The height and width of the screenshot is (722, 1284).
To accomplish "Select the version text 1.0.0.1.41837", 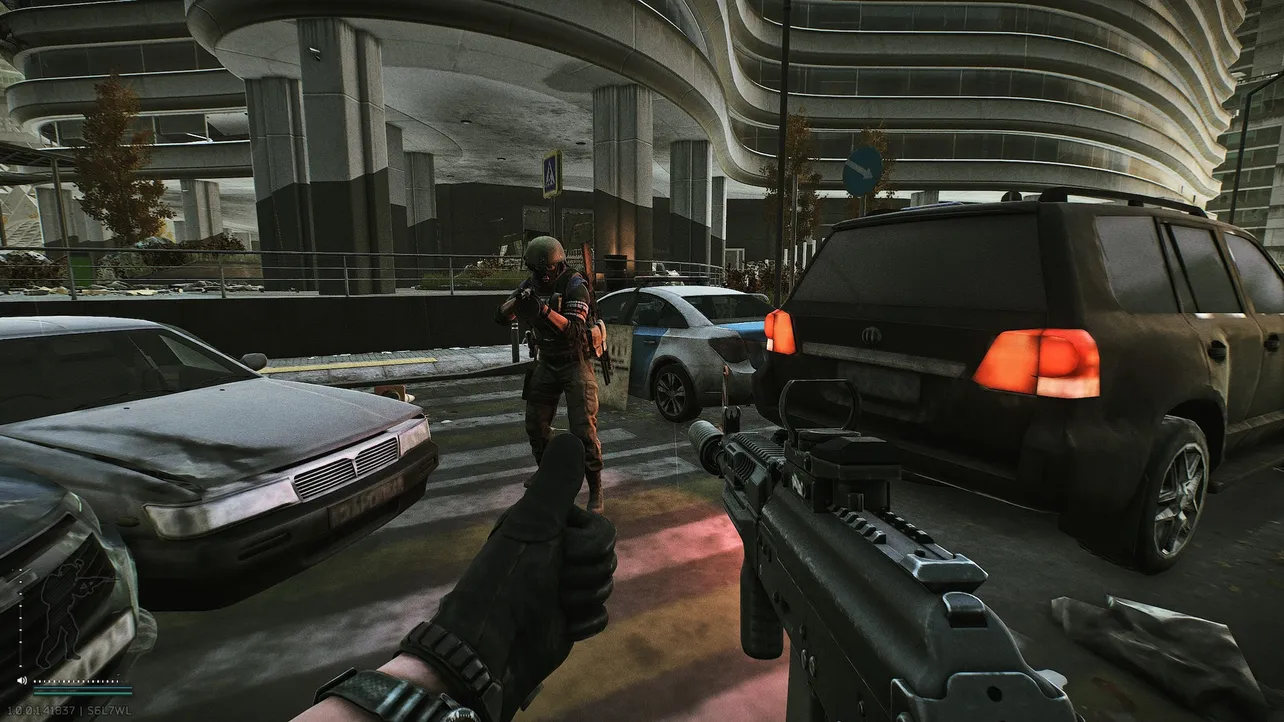I will 40,708.
